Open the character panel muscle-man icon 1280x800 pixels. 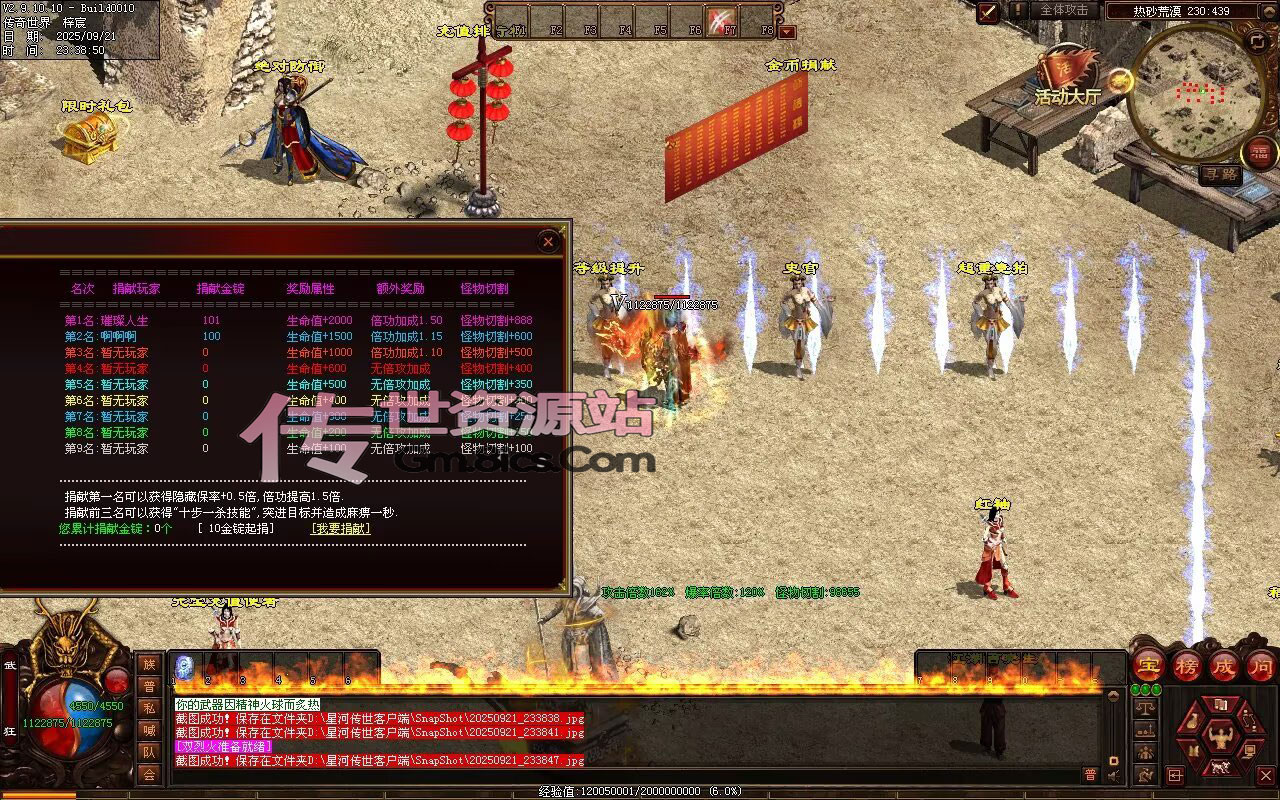click(1222, 738)
